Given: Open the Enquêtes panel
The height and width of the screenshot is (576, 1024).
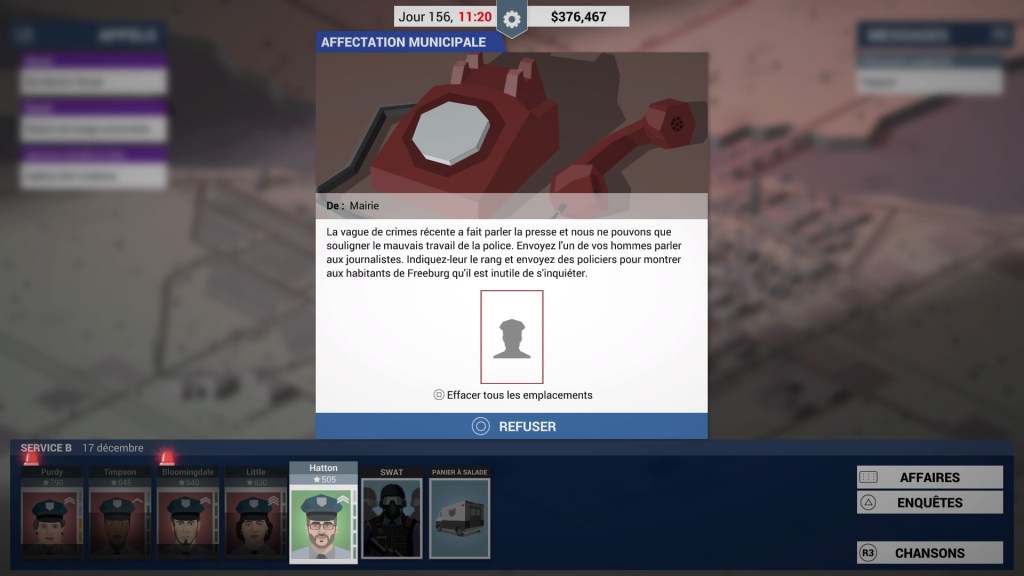Looking at the screenshot, I should 929,503.
